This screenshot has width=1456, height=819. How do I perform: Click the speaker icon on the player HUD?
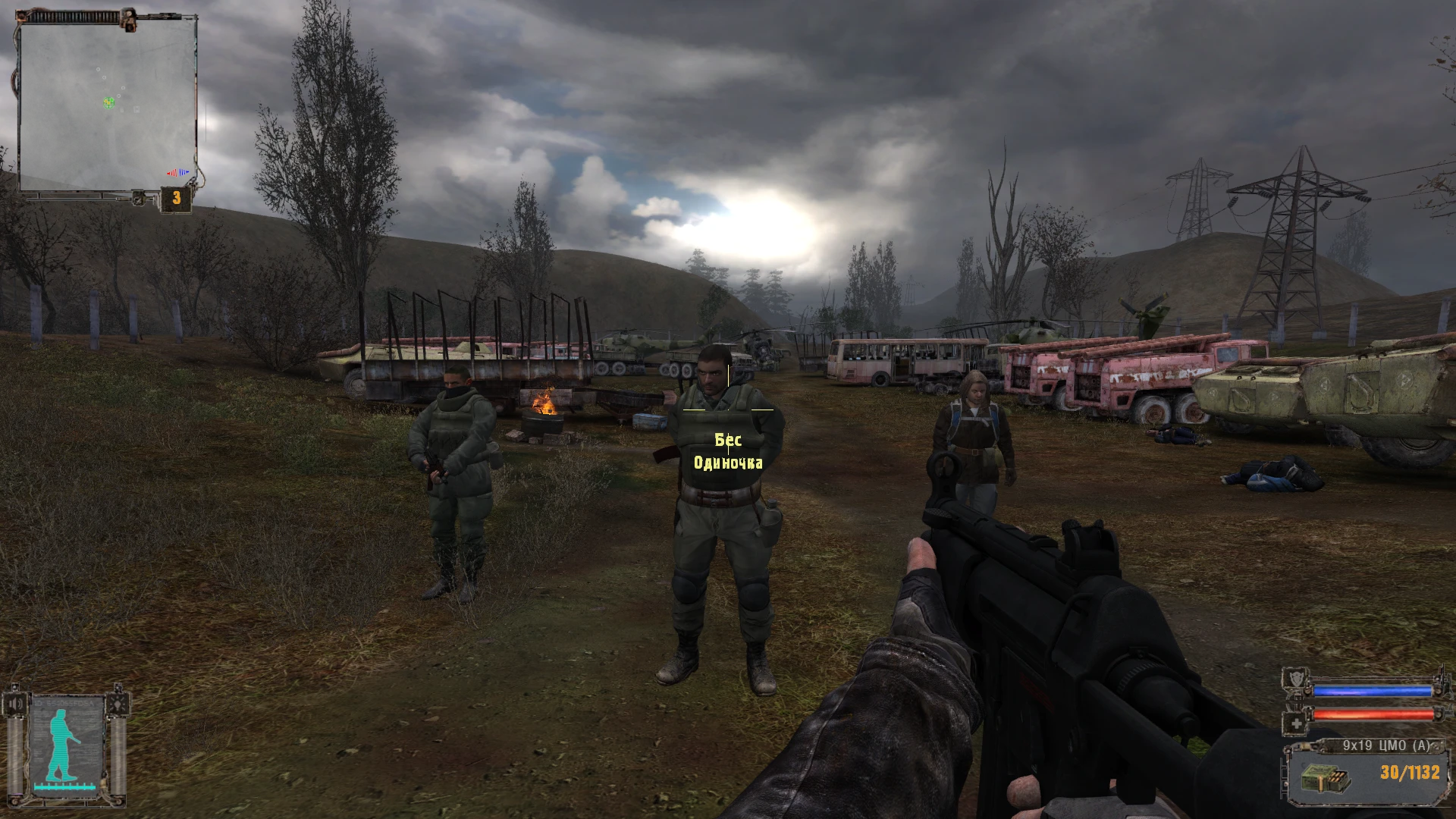tap(15, 703)
